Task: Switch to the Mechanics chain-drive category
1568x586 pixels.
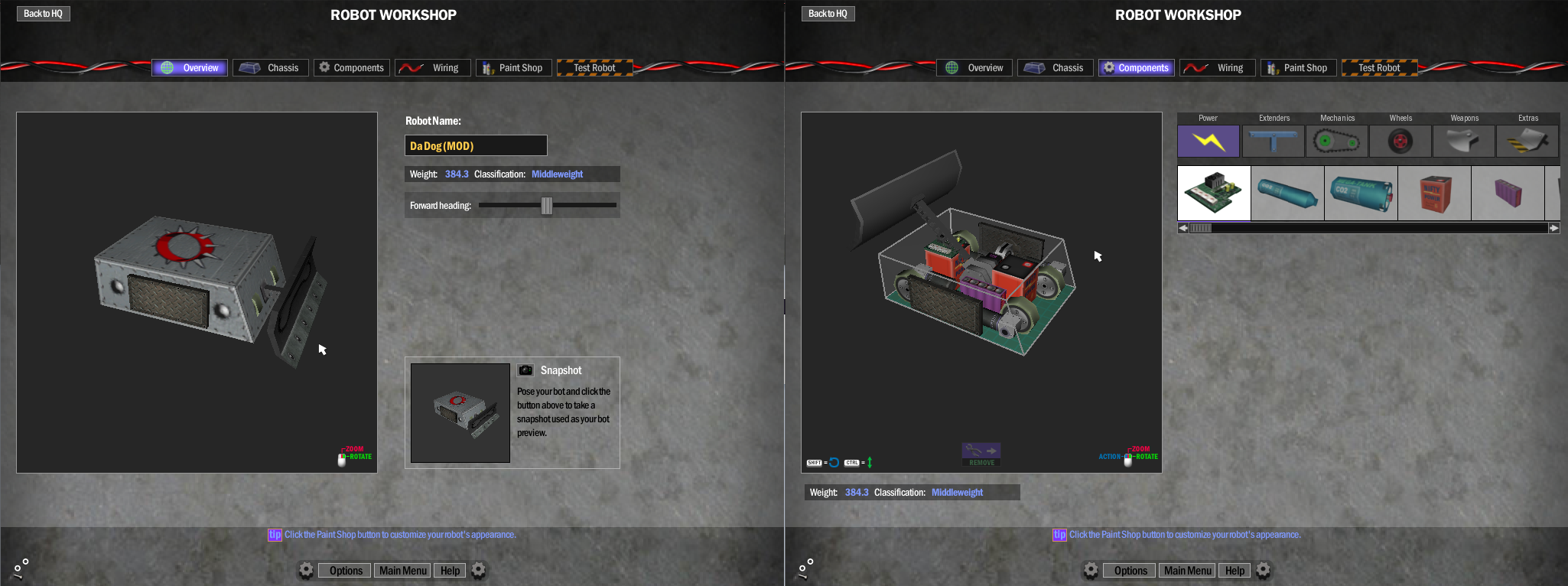Action: click(x=1336, y=142)
